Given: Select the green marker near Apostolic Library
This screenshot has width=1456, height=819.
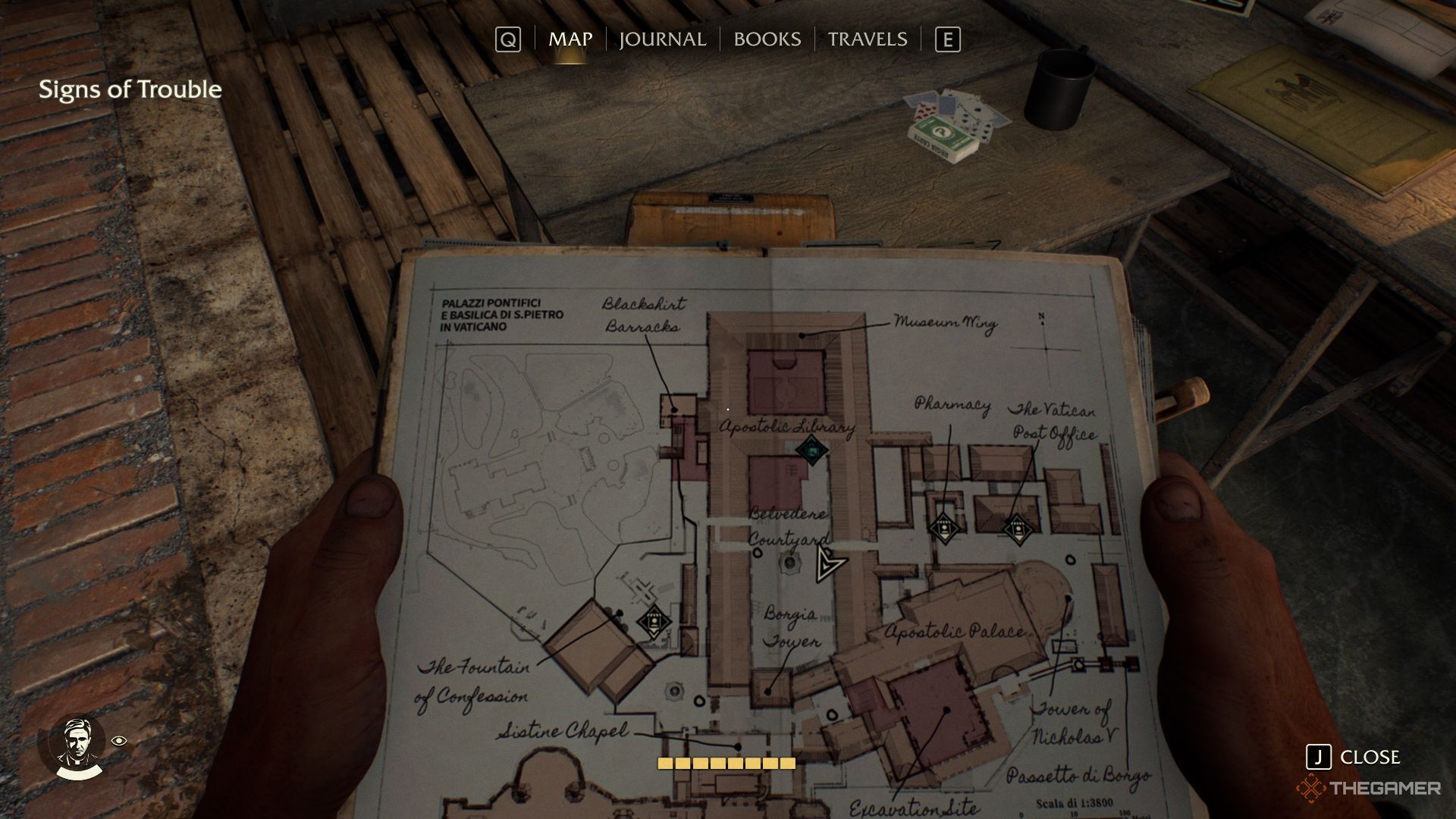Looking at the screenshot, I should click(811, 450).
